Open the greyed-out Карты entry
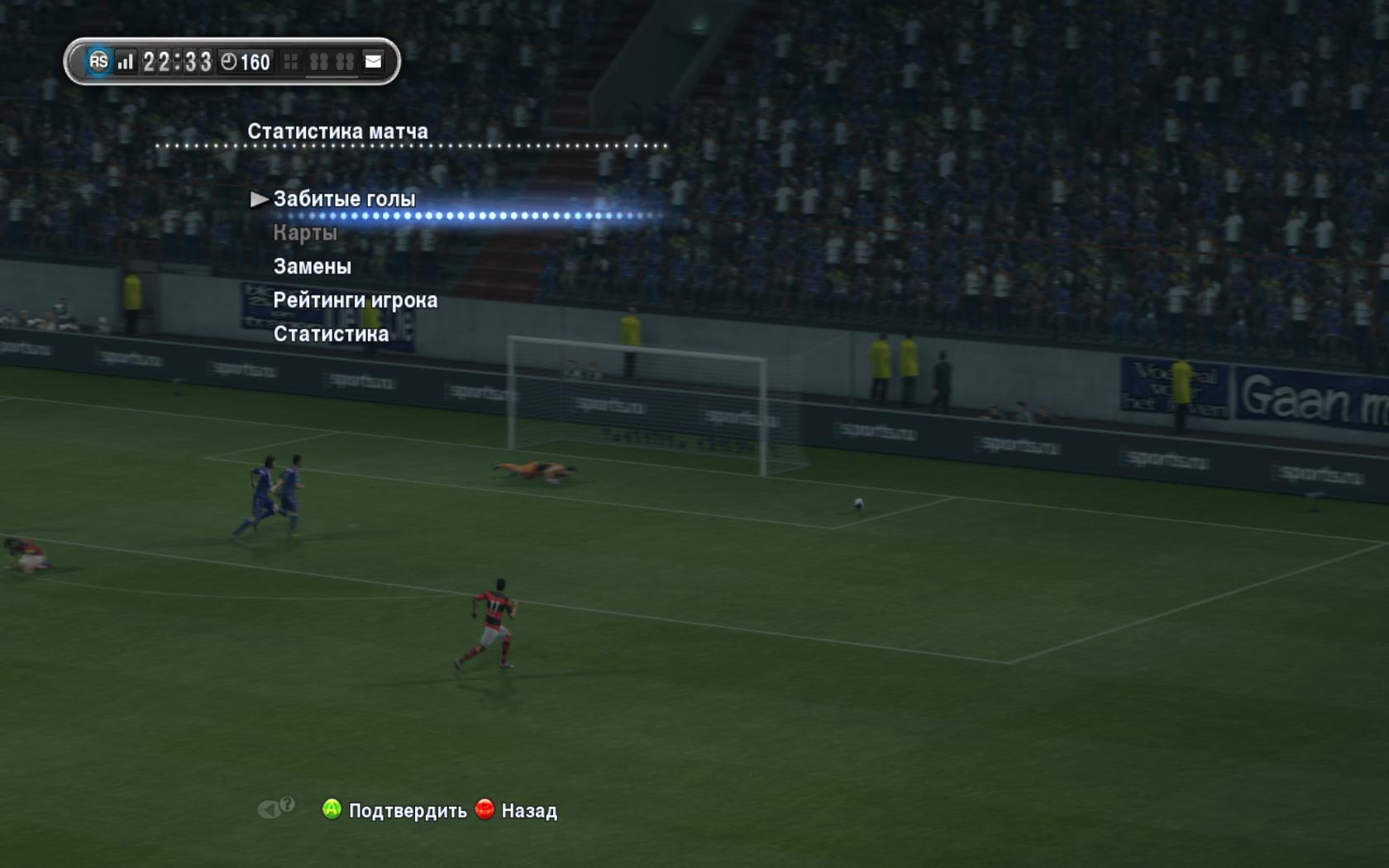Screen dimensions: 1389x868 tap(305, 233)
